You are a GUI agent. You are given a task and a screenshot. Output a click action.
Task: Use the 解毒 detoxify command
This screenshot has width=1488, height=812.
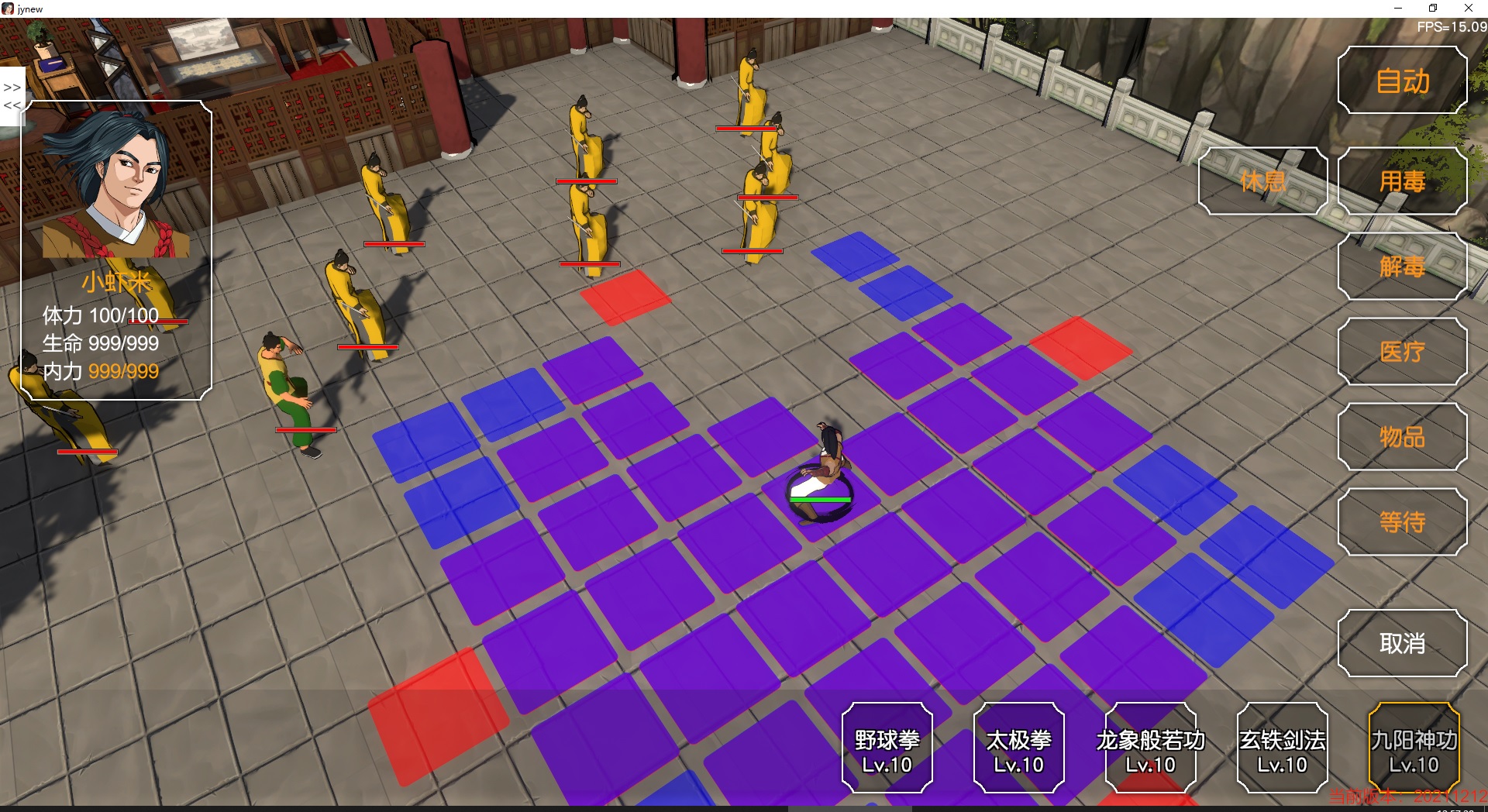coord(1403,267)
